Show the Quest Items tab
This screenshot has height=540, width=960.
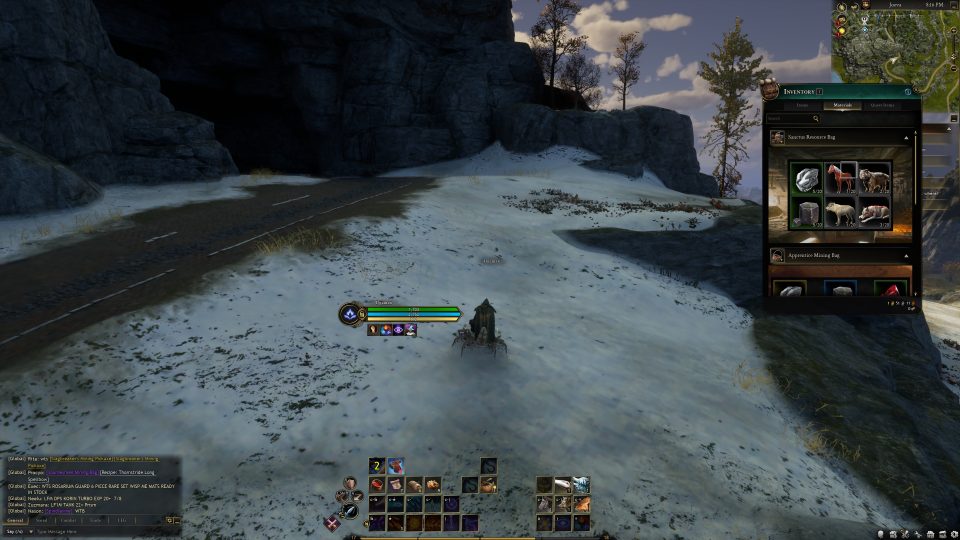(882, 105)
